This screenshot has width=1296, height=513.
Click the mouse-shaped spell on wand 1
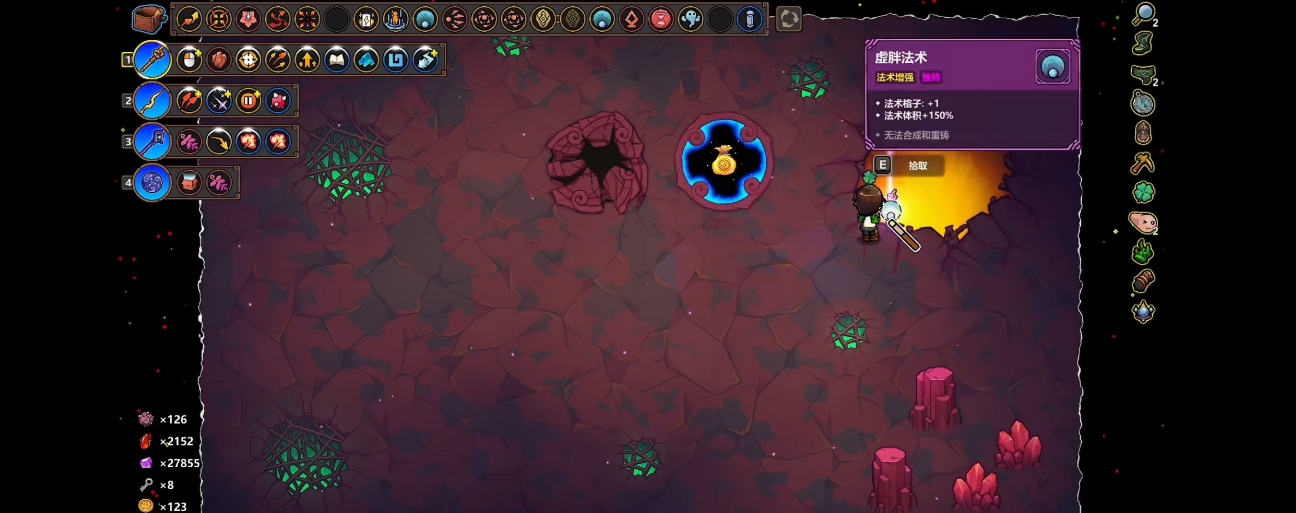click(x=189, y=60)
